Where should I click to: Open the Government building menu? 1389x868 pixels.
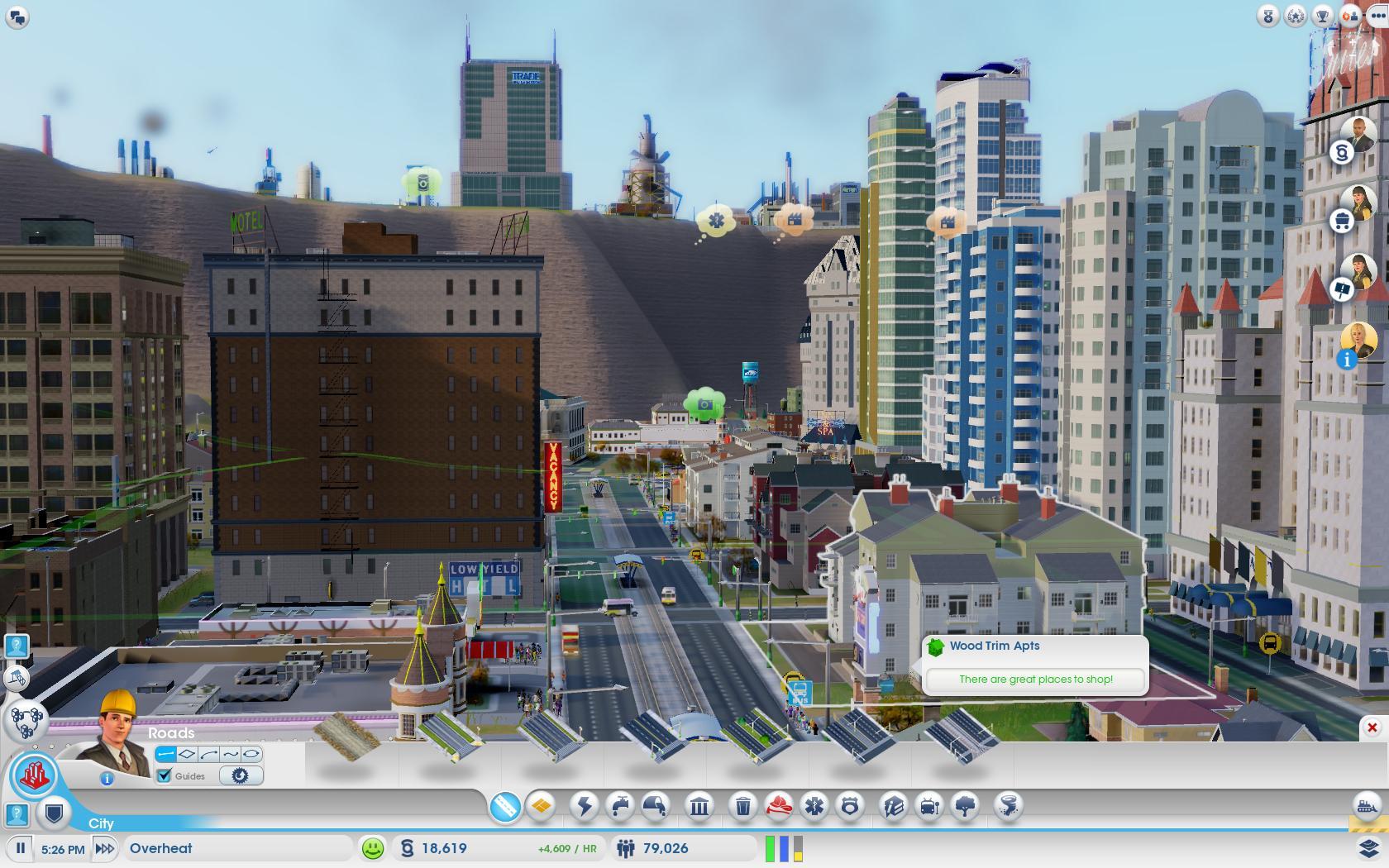click(x=699, y=805)
